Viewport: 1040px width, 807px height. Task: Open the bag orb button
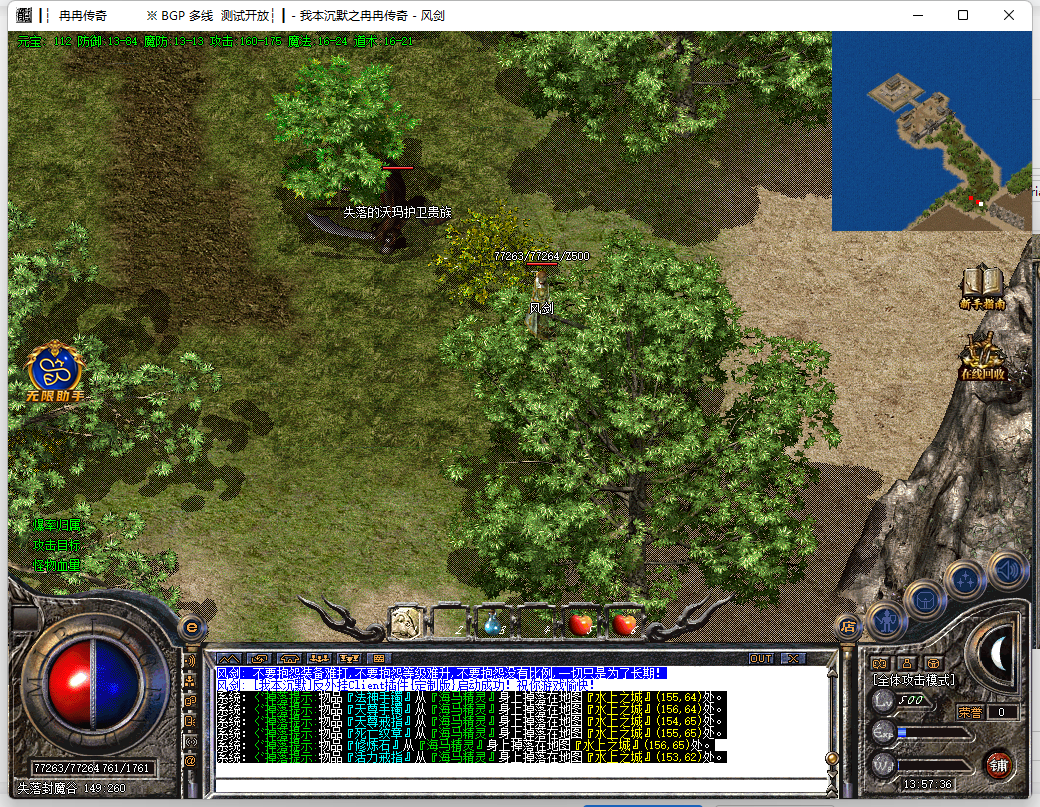925,598
